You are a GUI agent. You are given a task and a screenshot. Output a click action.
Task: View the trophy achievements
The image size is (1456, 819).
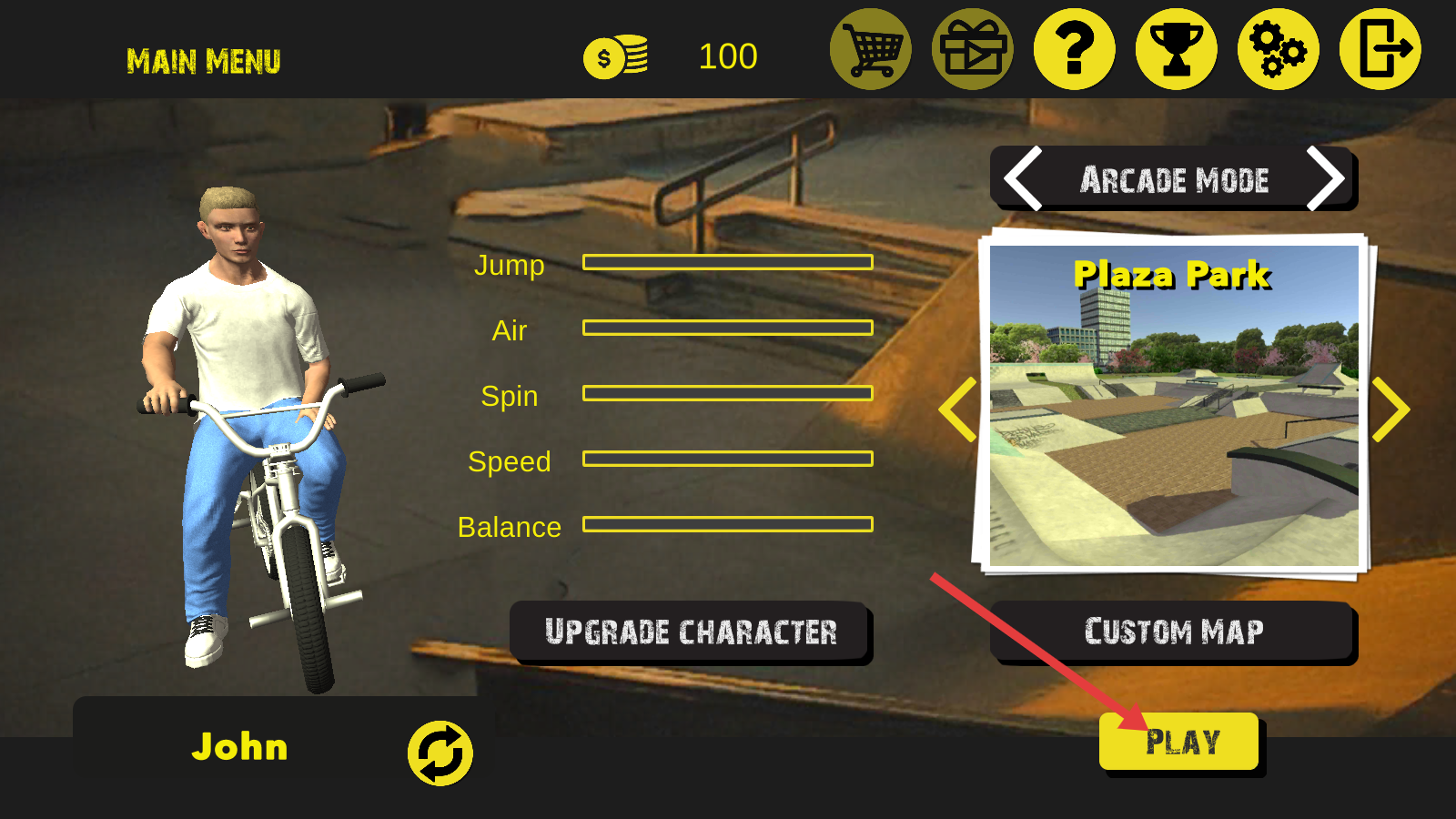(x=1177, y=49)
